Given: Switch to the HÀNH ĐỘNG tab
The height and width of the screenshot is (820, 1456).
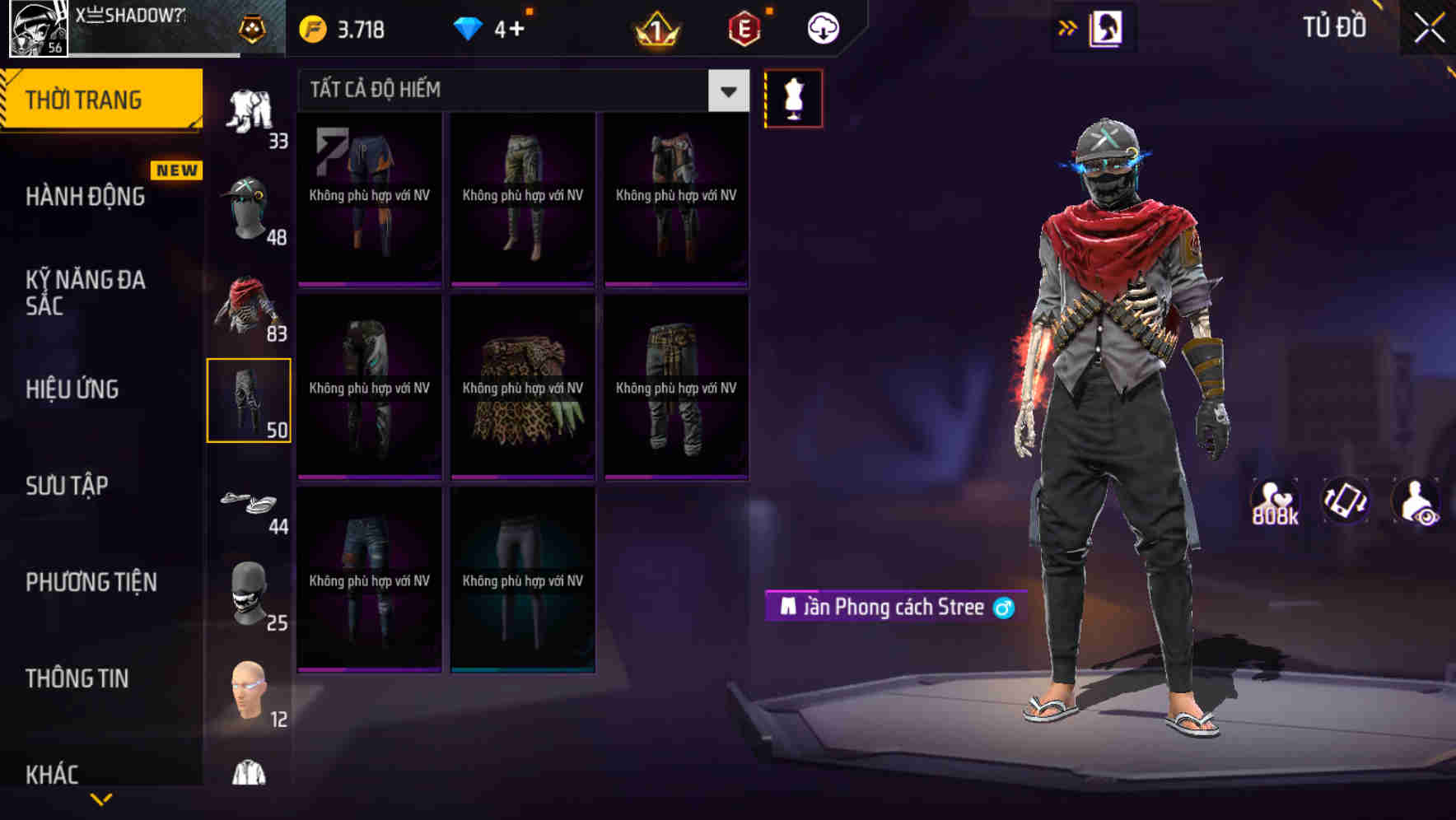Looking at the screenshot, I should point(86,197).
